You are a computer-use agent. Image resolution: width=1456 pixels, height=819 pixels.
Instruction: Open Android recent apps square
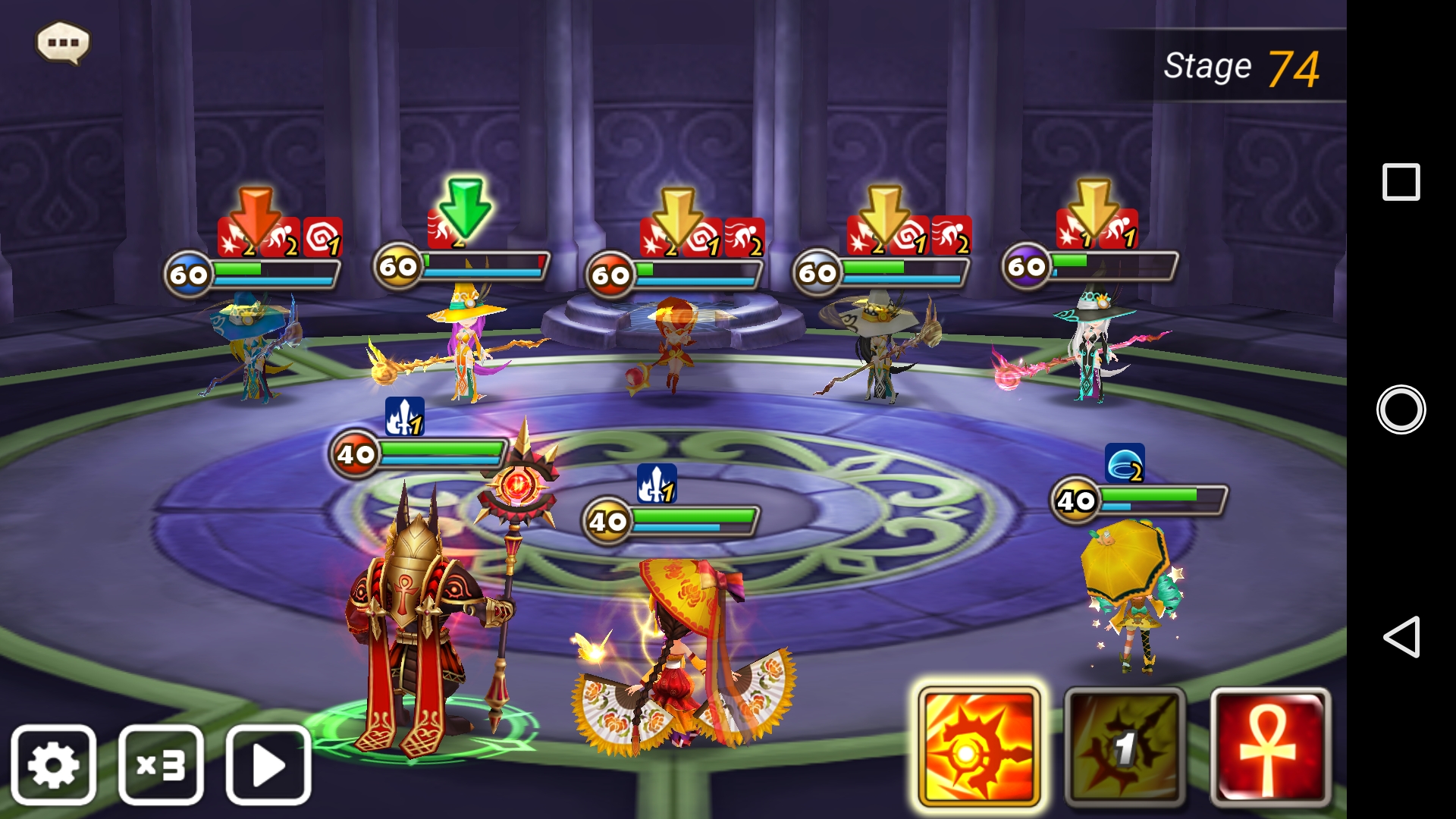coord(1401,182)
